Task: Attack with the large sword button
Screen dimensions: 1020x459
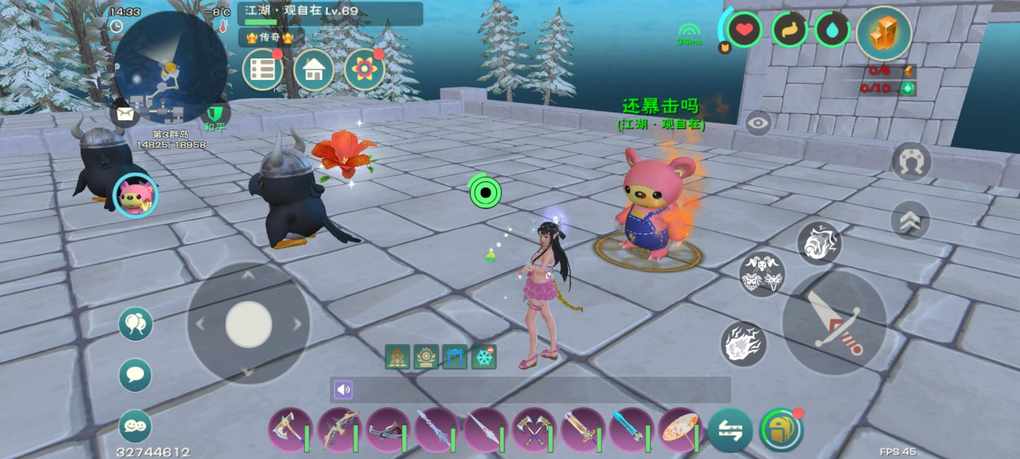Action: coord(833,322)
